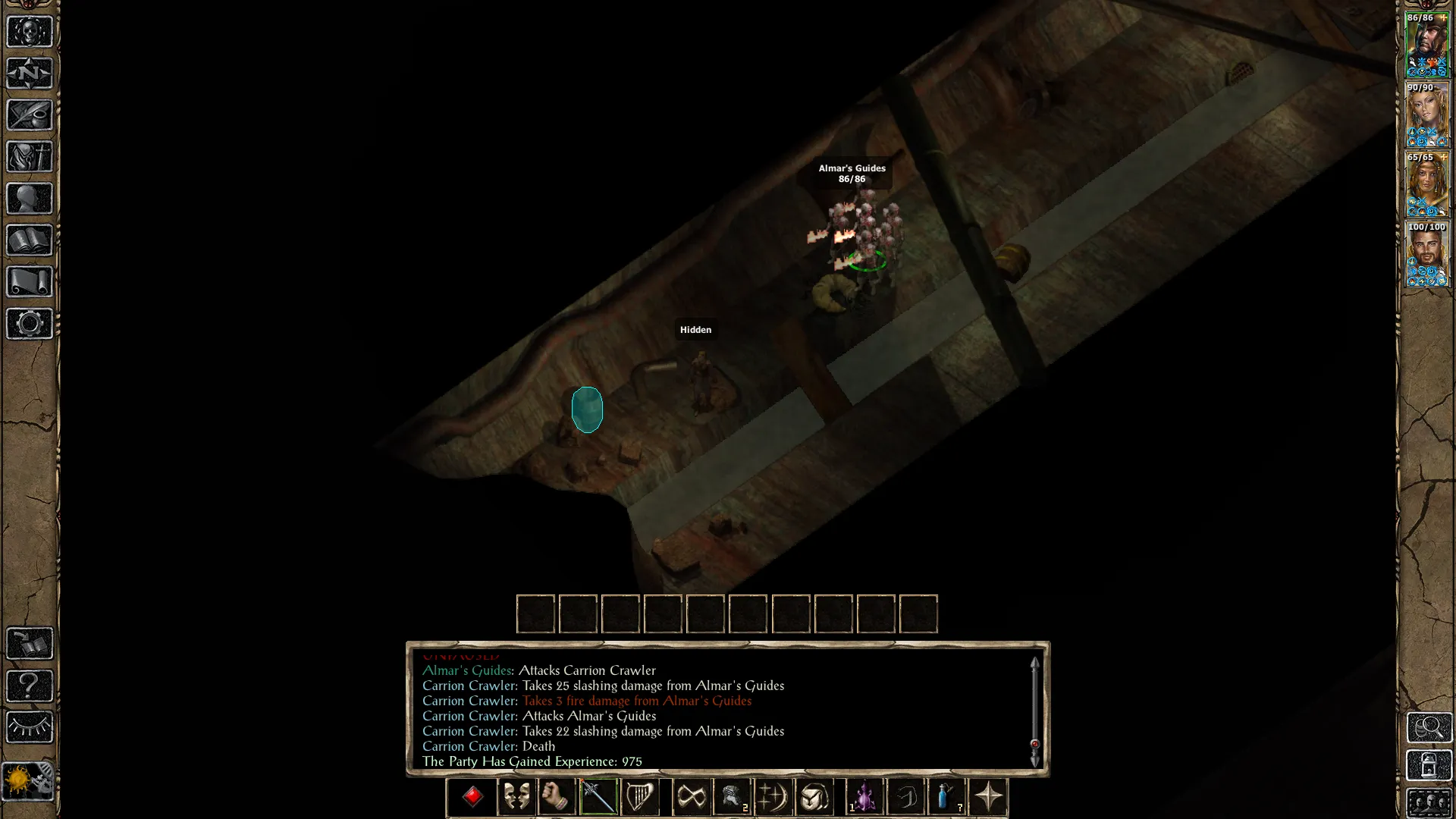Open the character record head icon
The image size is (1456, 819).
[x=30, y=199]
